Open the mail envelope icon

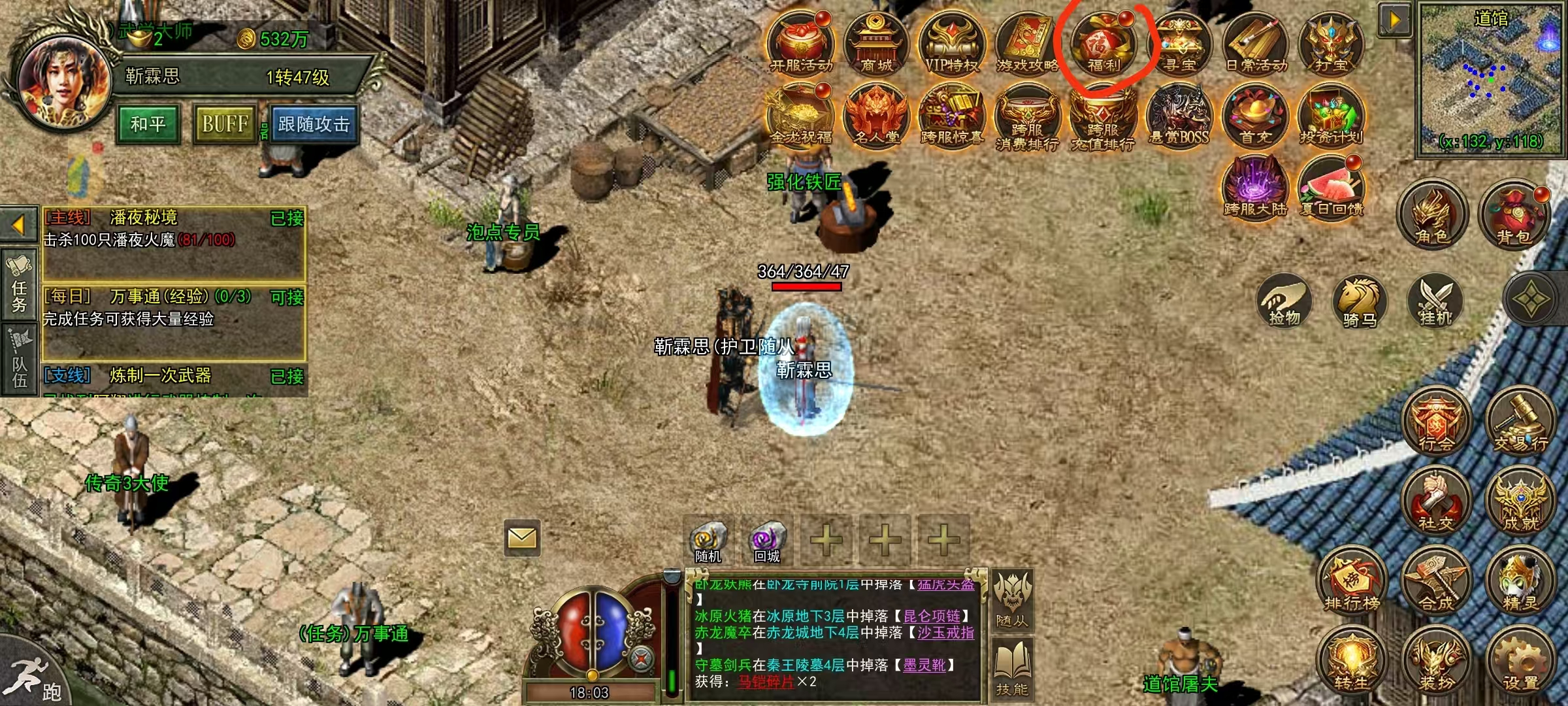522,538
